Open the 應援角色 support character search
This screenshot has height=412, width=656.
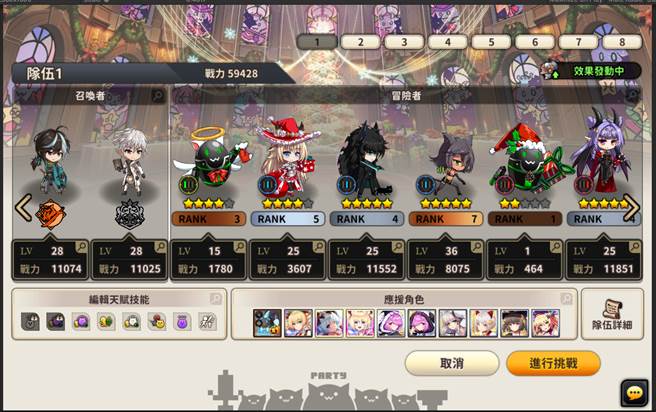coord(566,299)
